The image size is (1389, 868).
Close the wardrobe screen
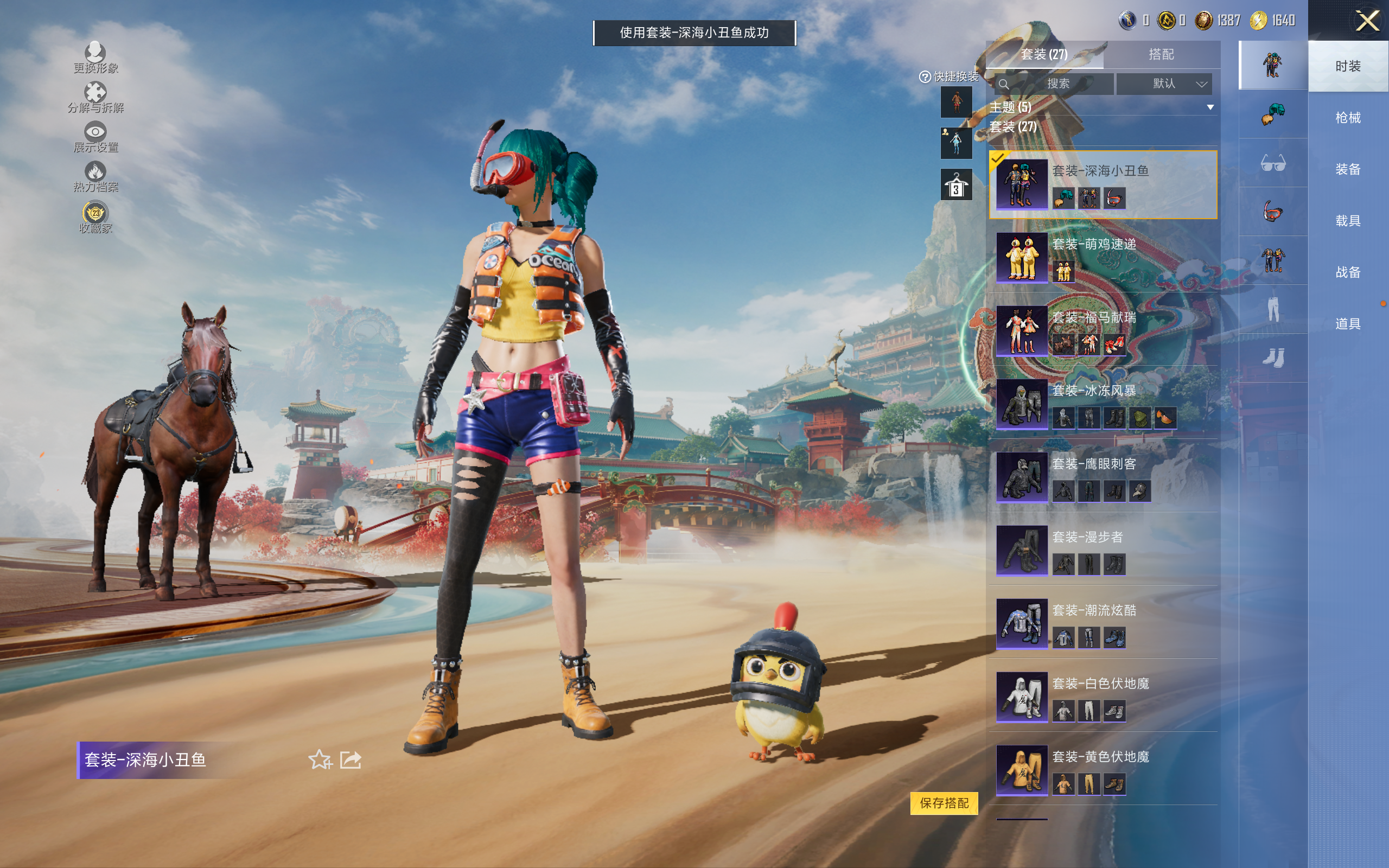pyautogui.click(x=1367, y=21)
